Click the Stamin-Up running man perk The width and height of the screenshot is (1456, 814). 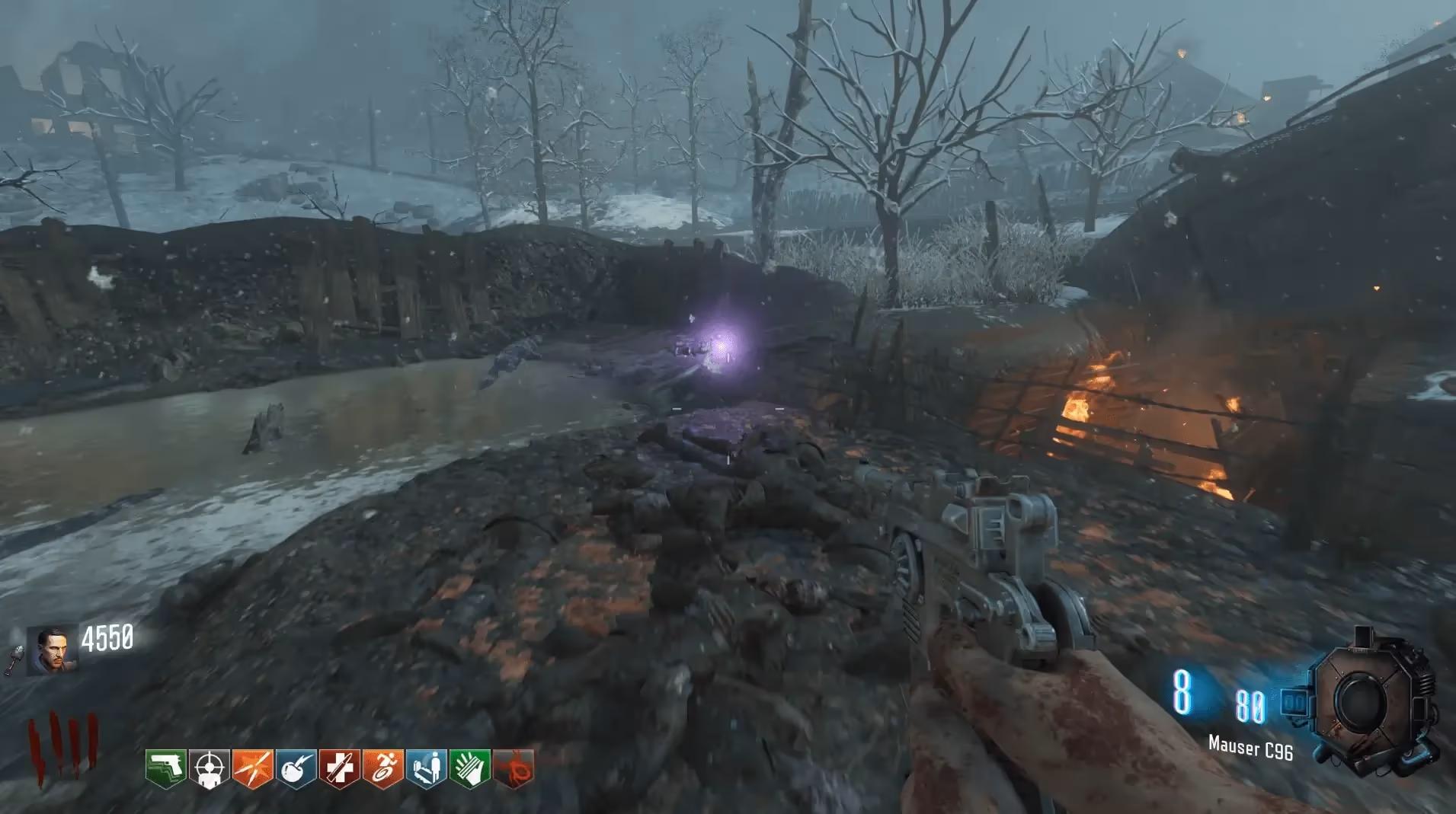(382, 768)
